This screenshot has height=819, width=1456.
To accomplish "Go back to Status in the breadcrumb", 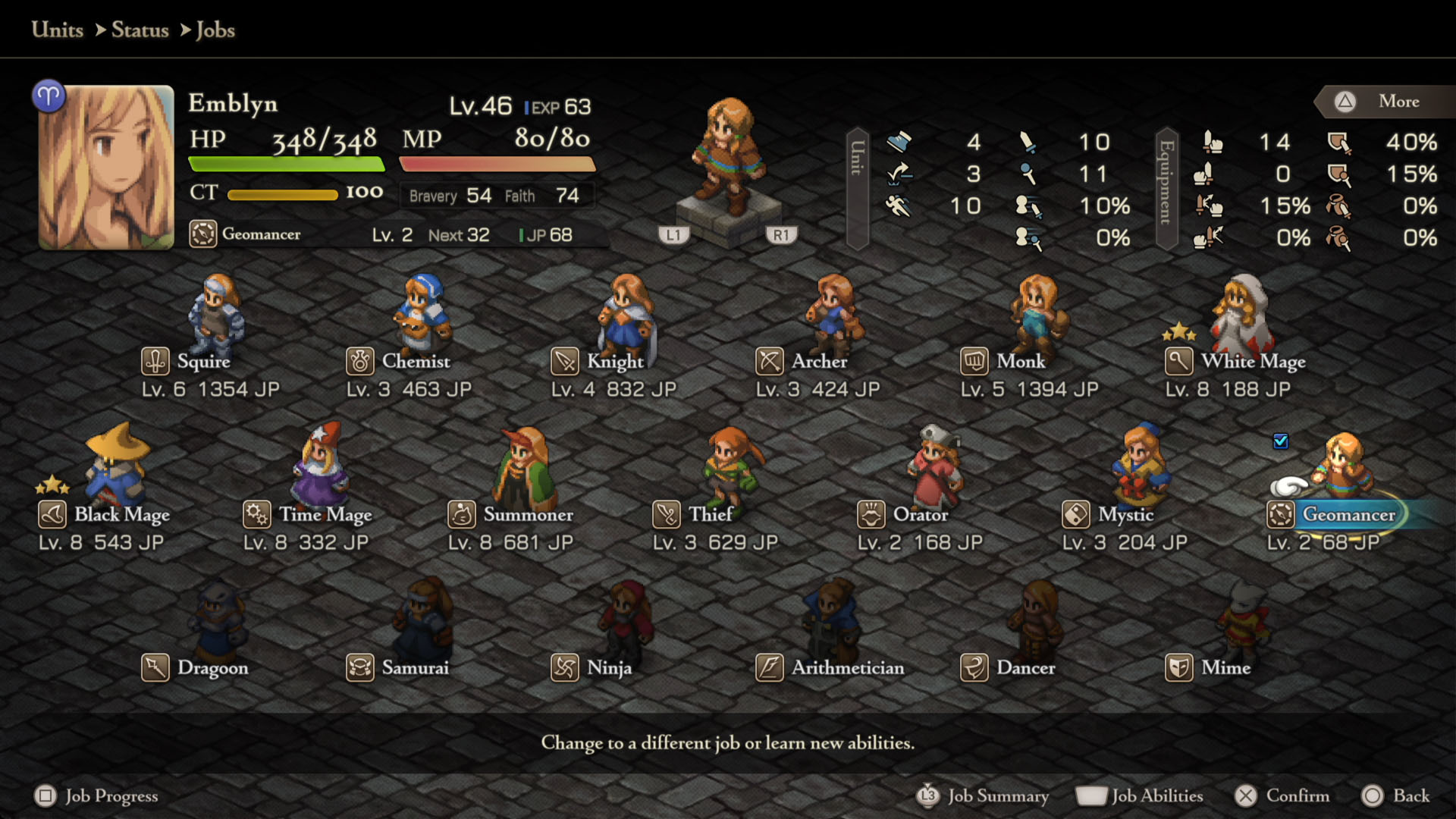I will [x=140, y=30].
